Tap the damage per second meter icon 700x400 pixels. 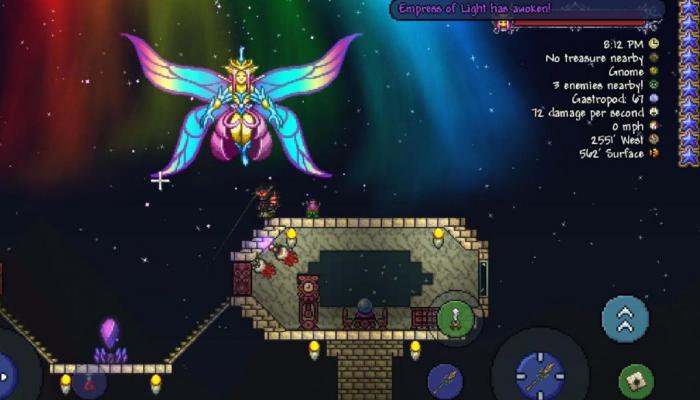(654, 113)
